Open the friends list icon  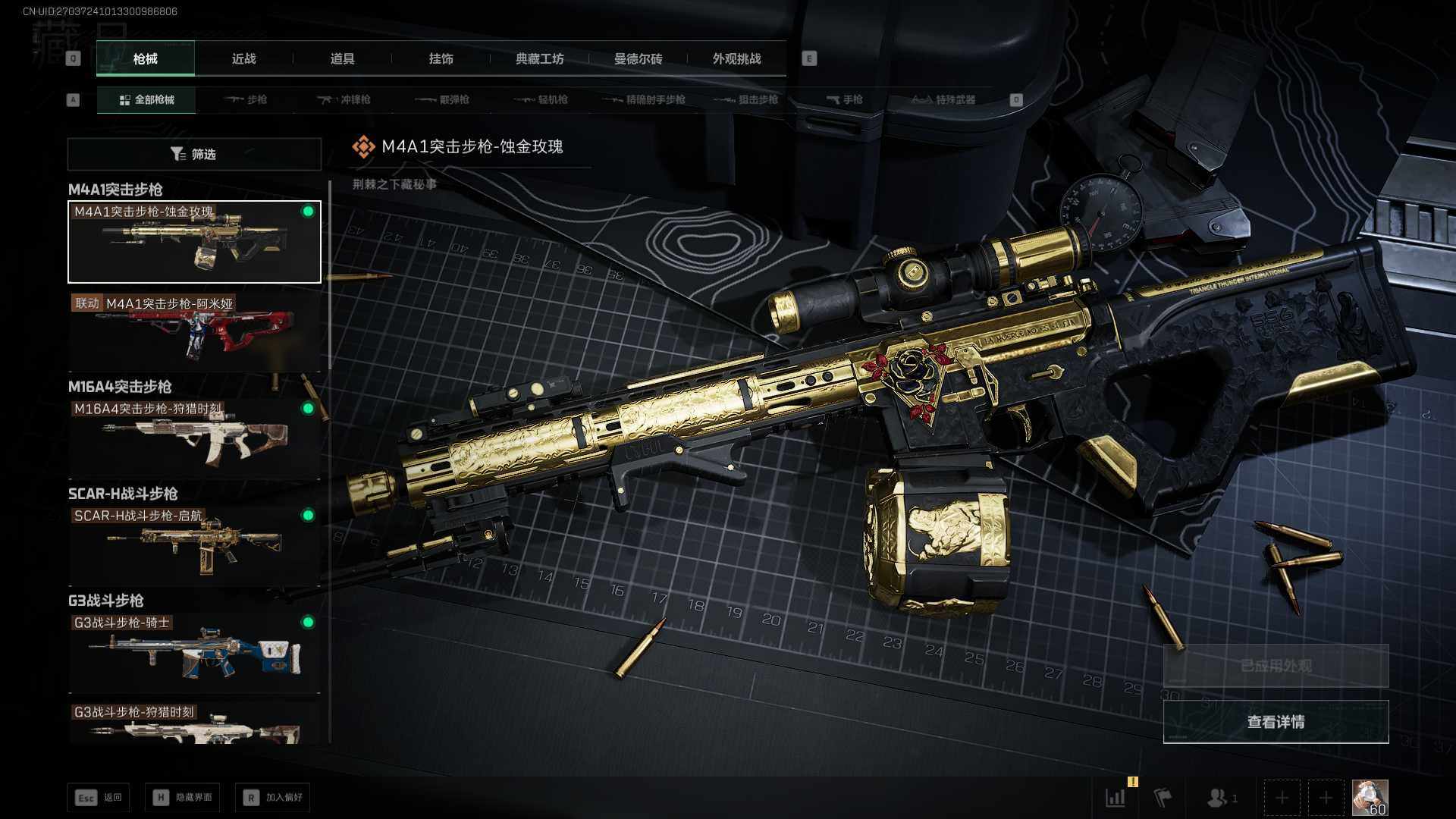point(1219,798)
